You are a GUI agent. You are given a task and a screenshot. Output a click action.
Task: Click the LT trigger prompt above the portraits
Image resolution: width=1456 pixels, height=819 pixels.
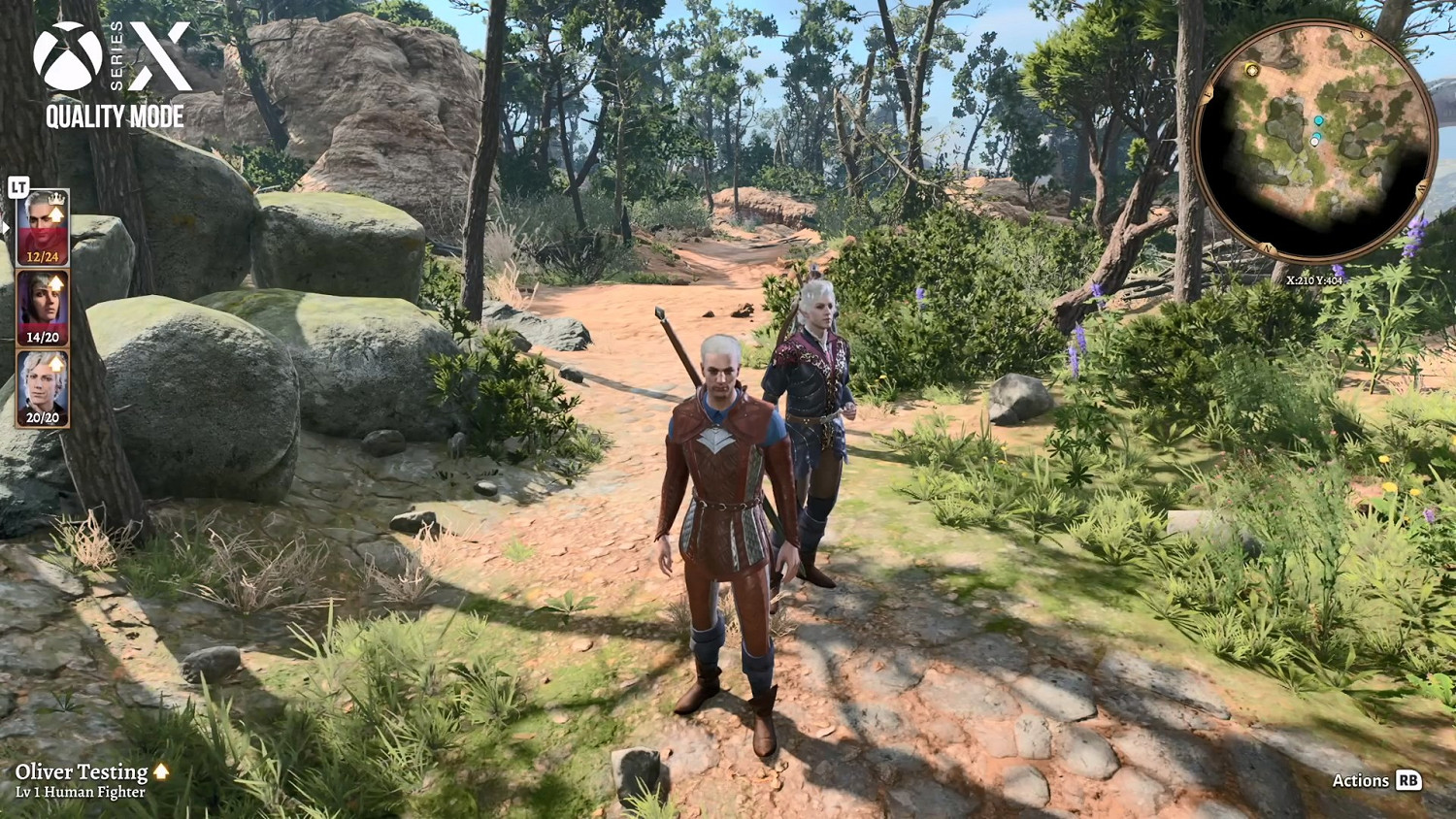(17, 187)
